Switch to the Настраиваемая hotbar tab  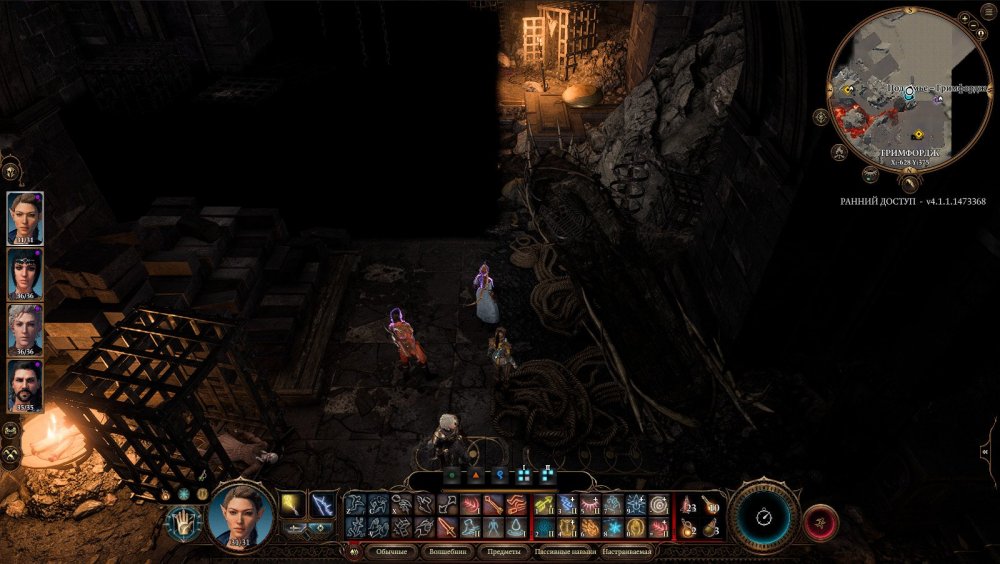[627, 551]
